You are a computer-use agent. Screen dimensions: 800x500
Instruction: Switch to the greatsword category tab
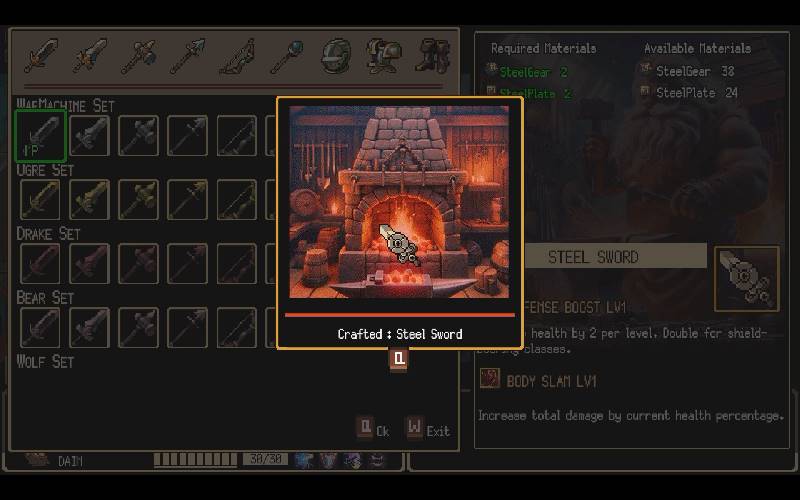pos(90,55)
